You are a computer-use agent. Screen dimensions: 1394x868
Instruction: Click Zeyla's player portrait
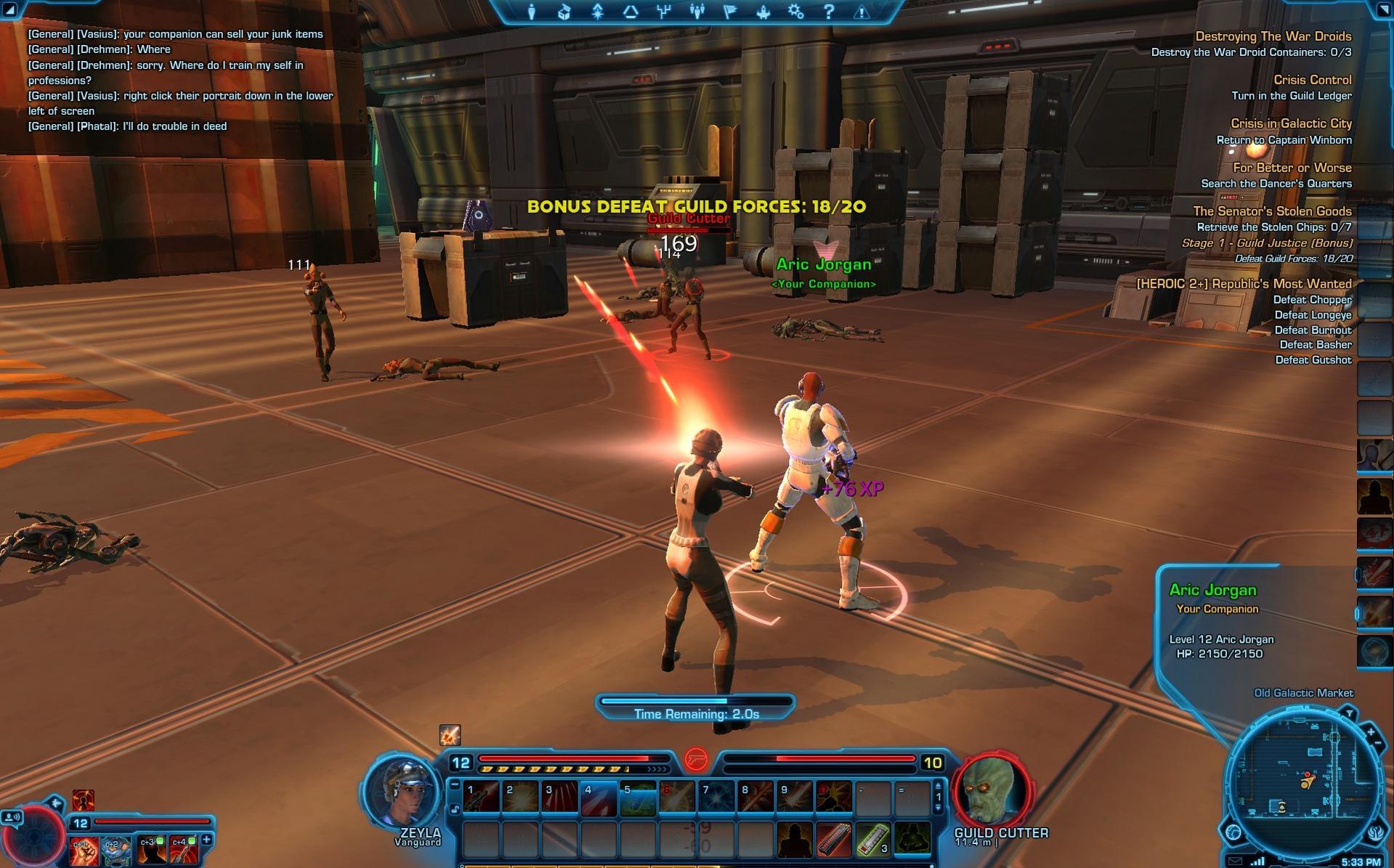403,793
